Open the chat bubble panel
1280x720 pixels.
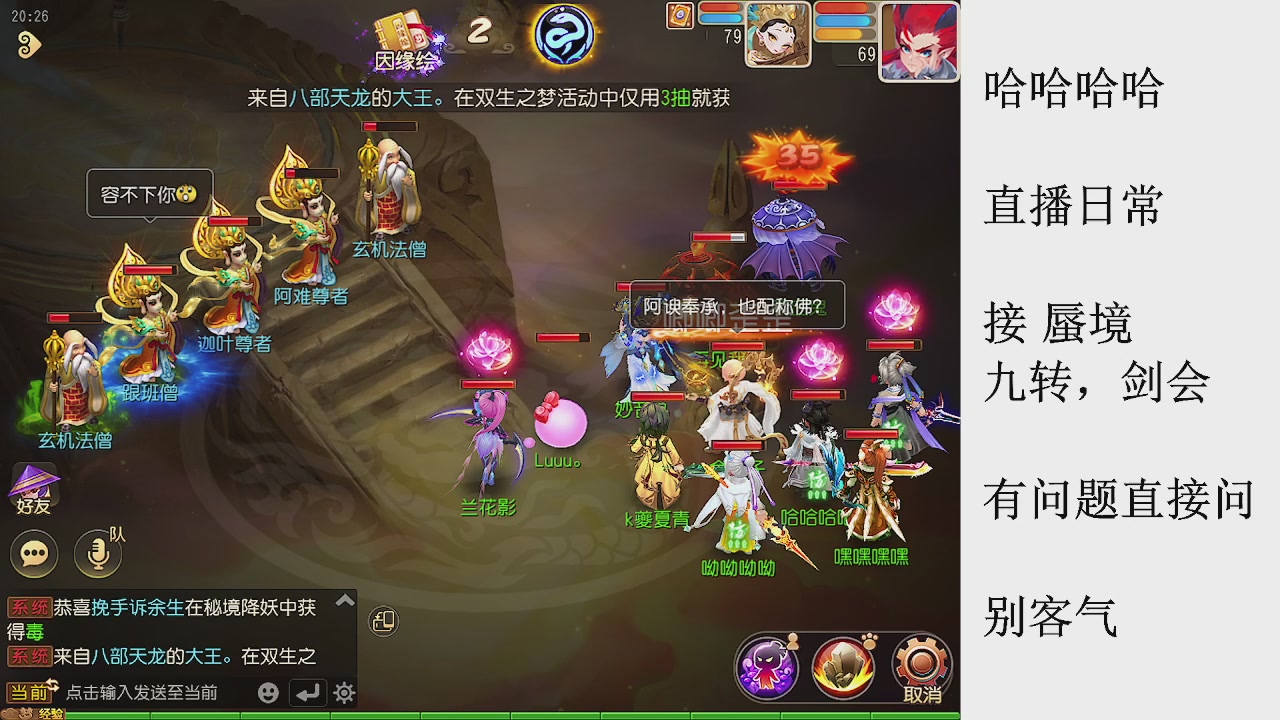coord(33,553)
